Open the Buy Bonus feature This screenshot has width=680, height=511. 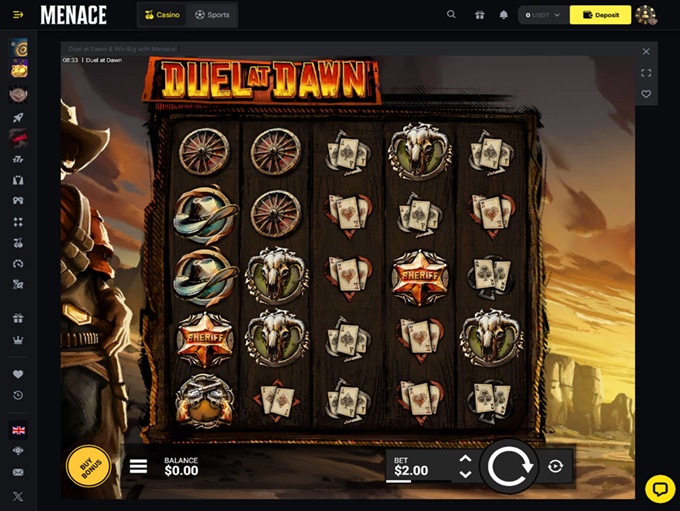(x=88, y=466)
